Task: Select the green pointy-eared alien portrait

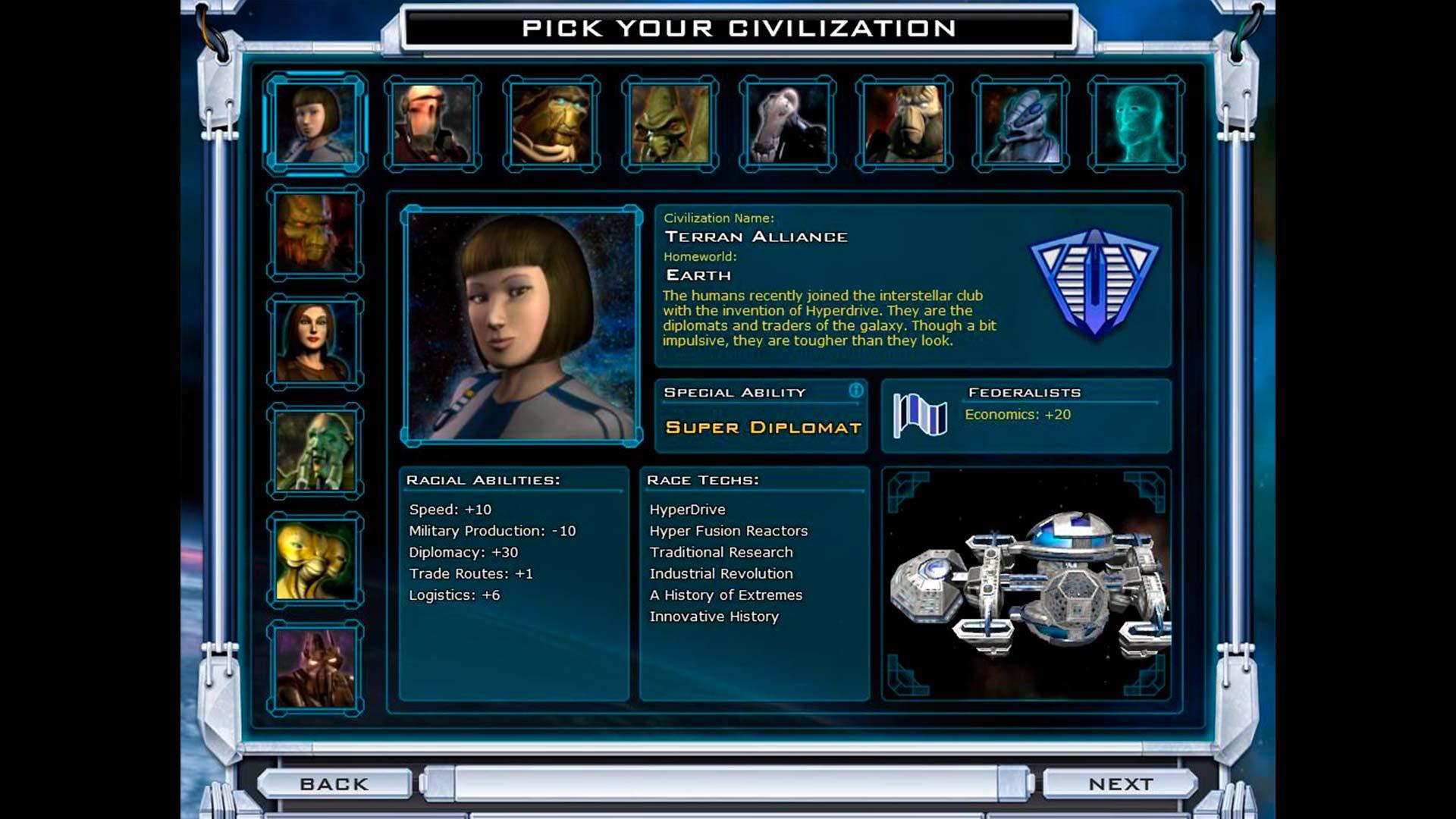Action: point(670,124)
